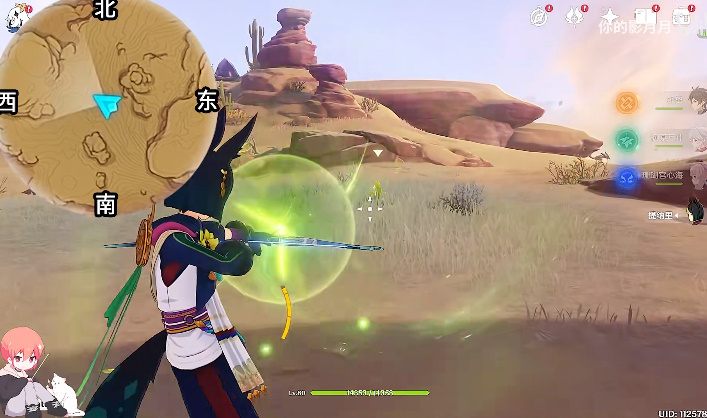Open the Paimon menu icon

pyautogui.click(x=14, y=17)
